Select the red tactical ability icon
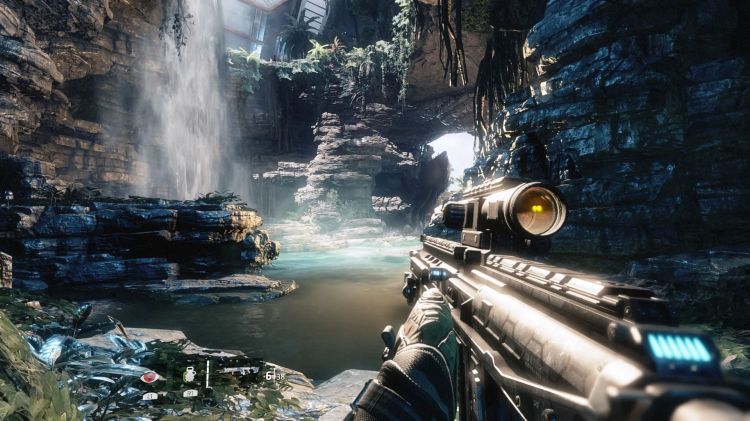Image resolution: width=750 pixels, height=421 pixels. point(149,377)
